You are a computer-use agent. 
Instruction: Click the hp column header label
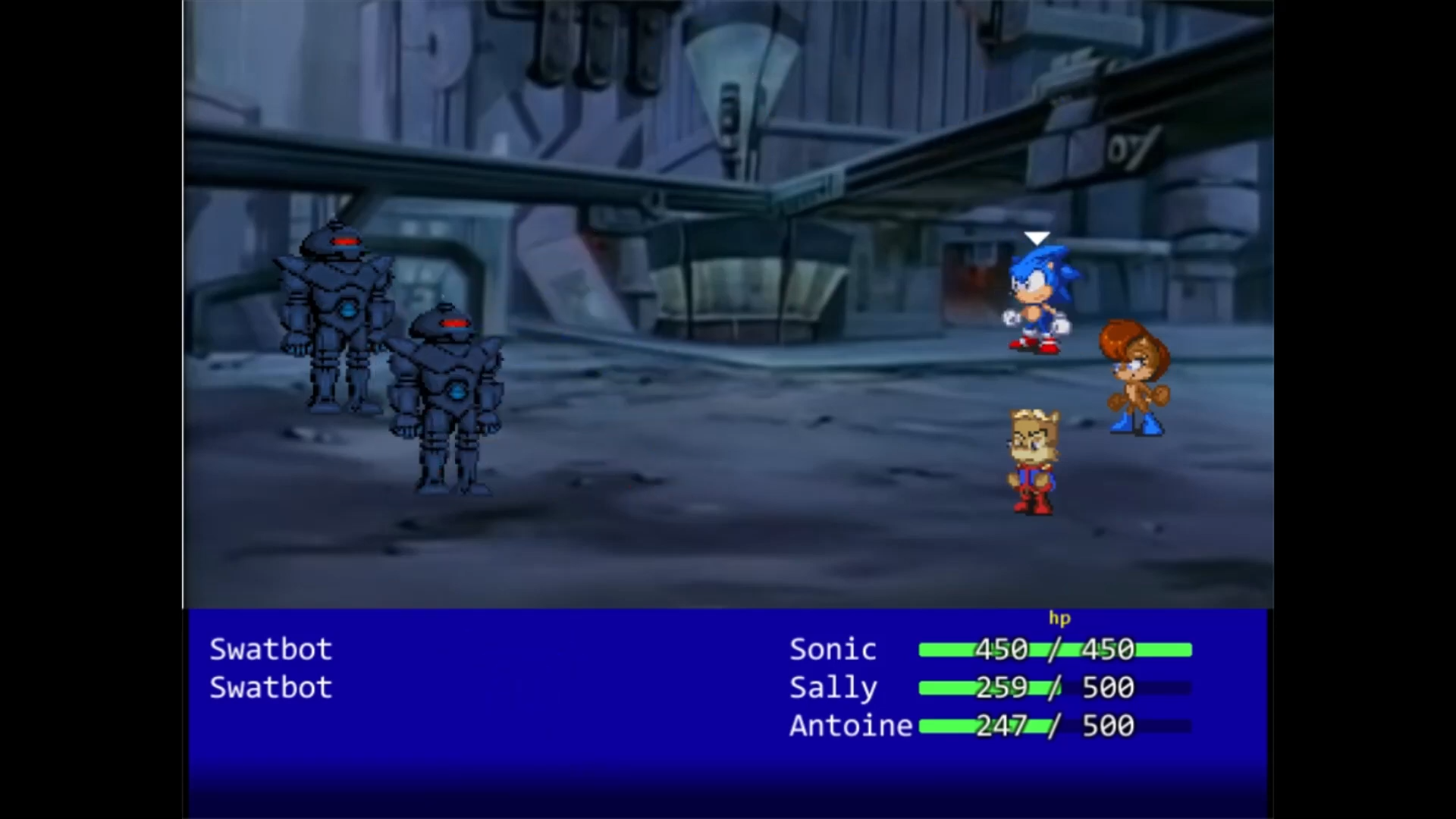coord(1060,619)
